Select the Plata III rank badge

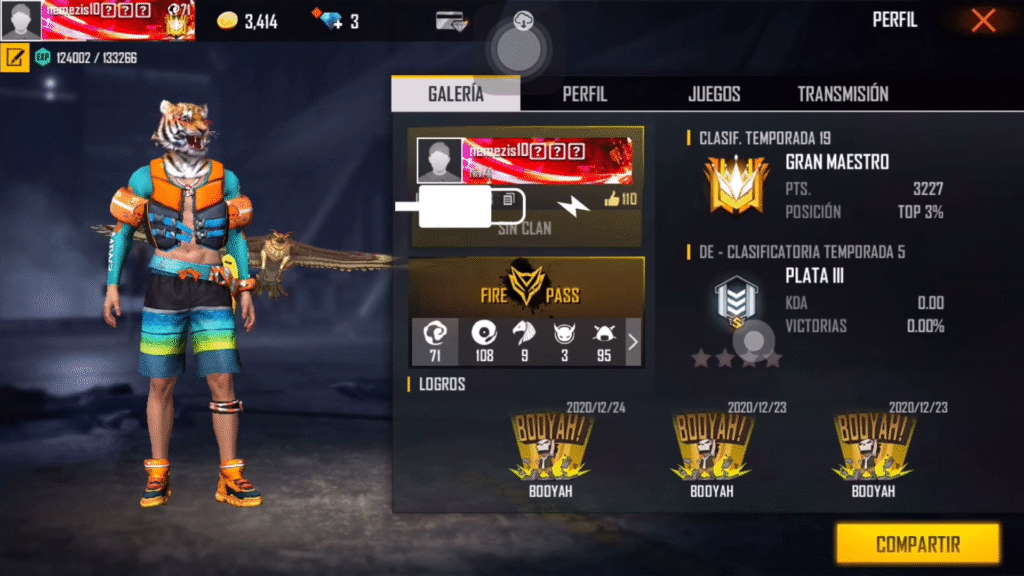737,301
